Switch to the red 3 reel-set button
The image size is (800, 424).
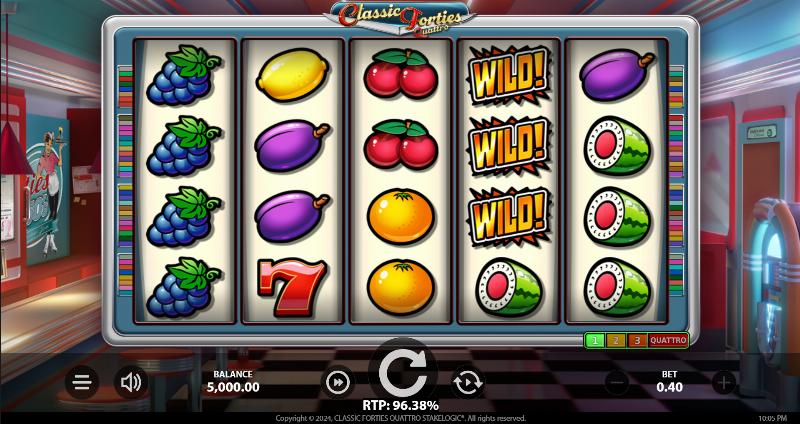pyautogui.click(x=637, y=341)
